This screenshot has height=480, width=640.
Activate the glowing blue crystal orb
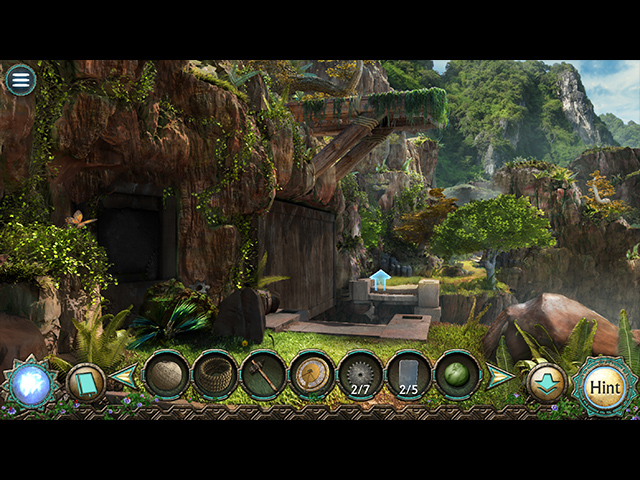[x=28, y=386]
